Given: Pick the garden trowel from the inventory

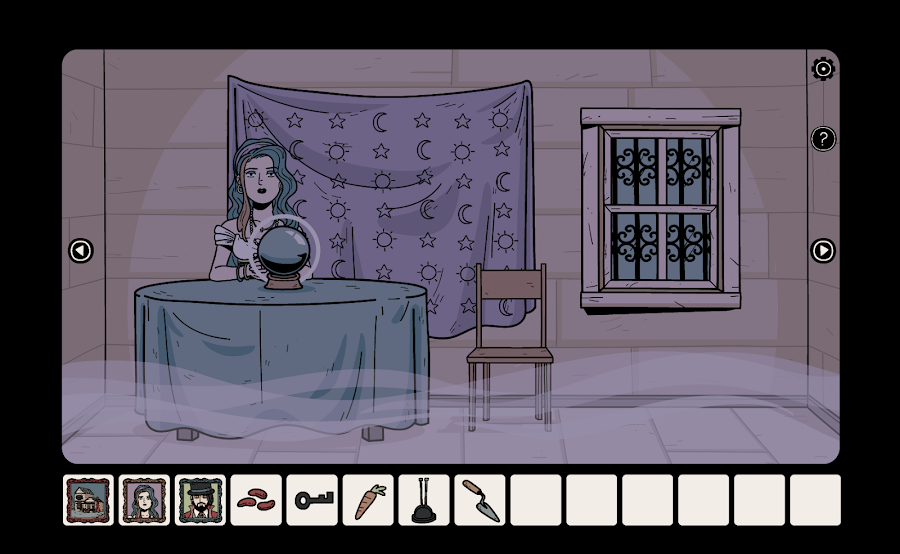Looking at the screenshot, I should [481, 500].
